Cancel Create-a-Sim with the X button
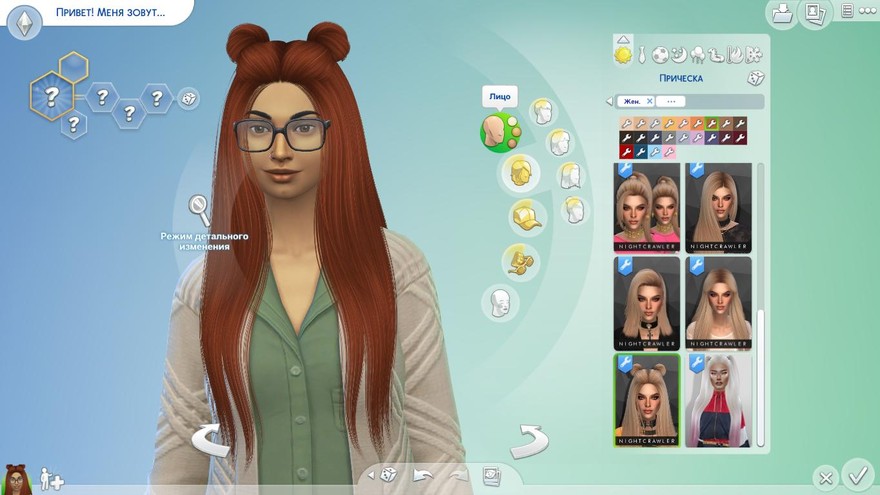The height and width of the screenshot is (495, 880). (824, 477)
